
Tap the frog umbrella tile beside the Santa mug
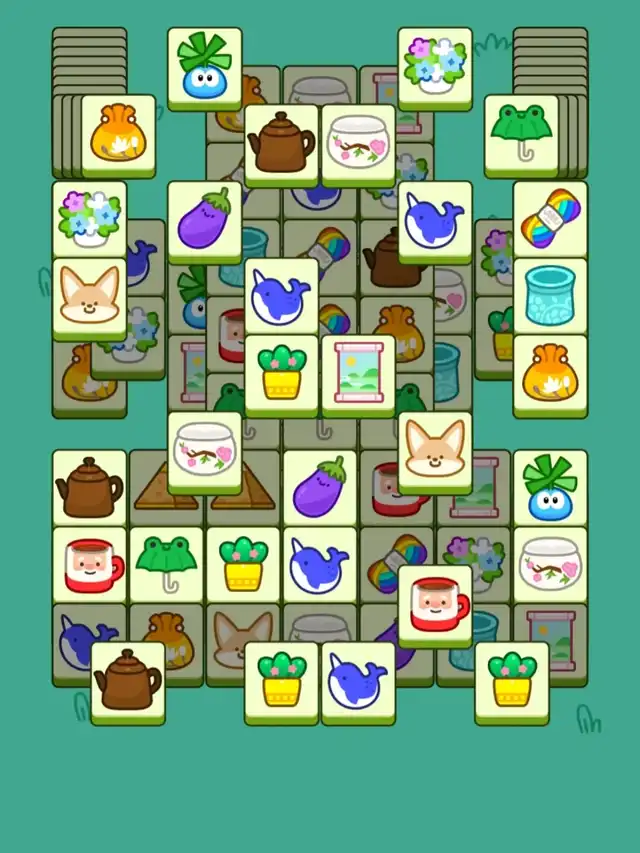pos(167,563)
